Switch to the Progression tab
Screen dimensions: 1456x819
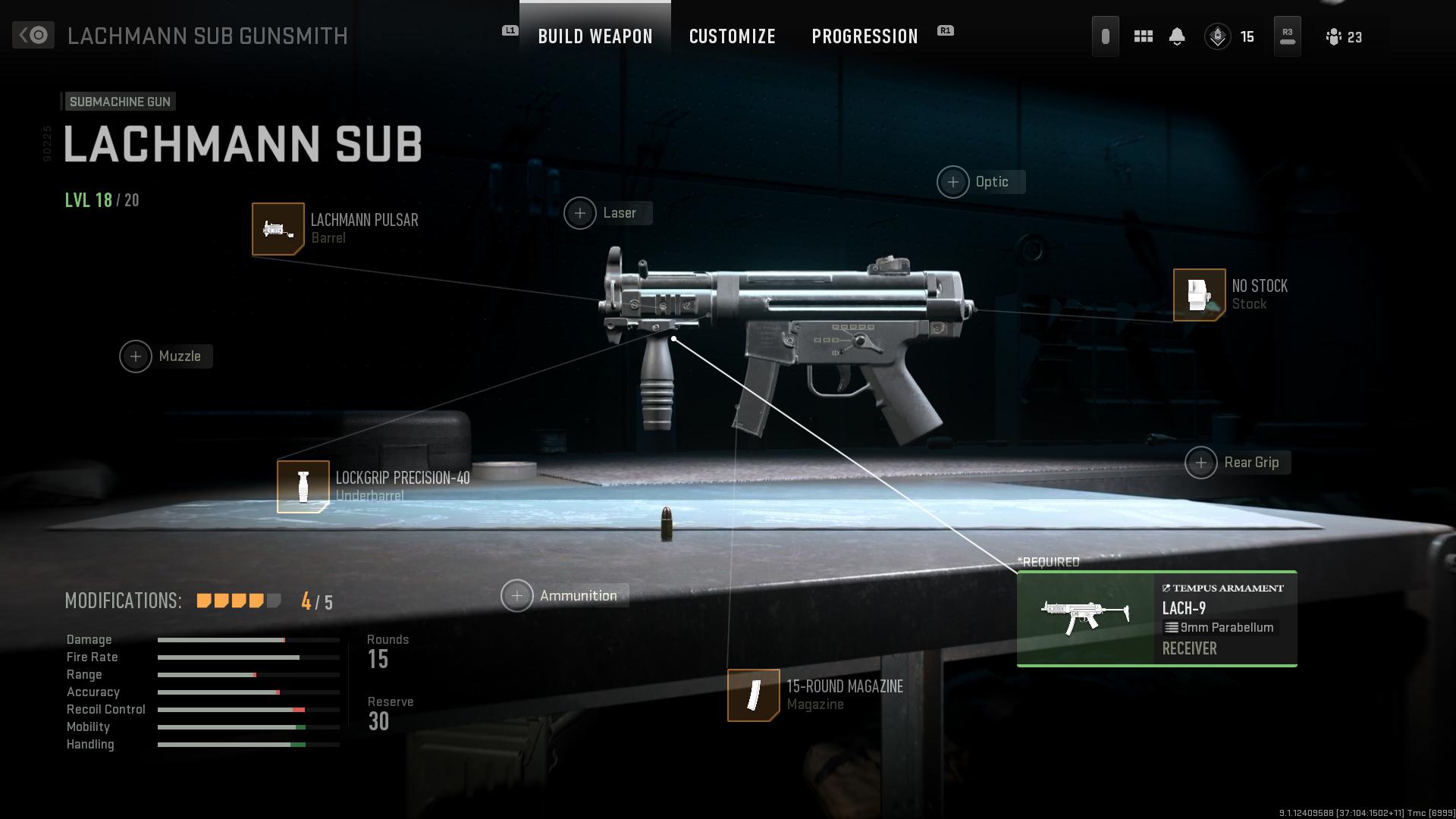864,36
